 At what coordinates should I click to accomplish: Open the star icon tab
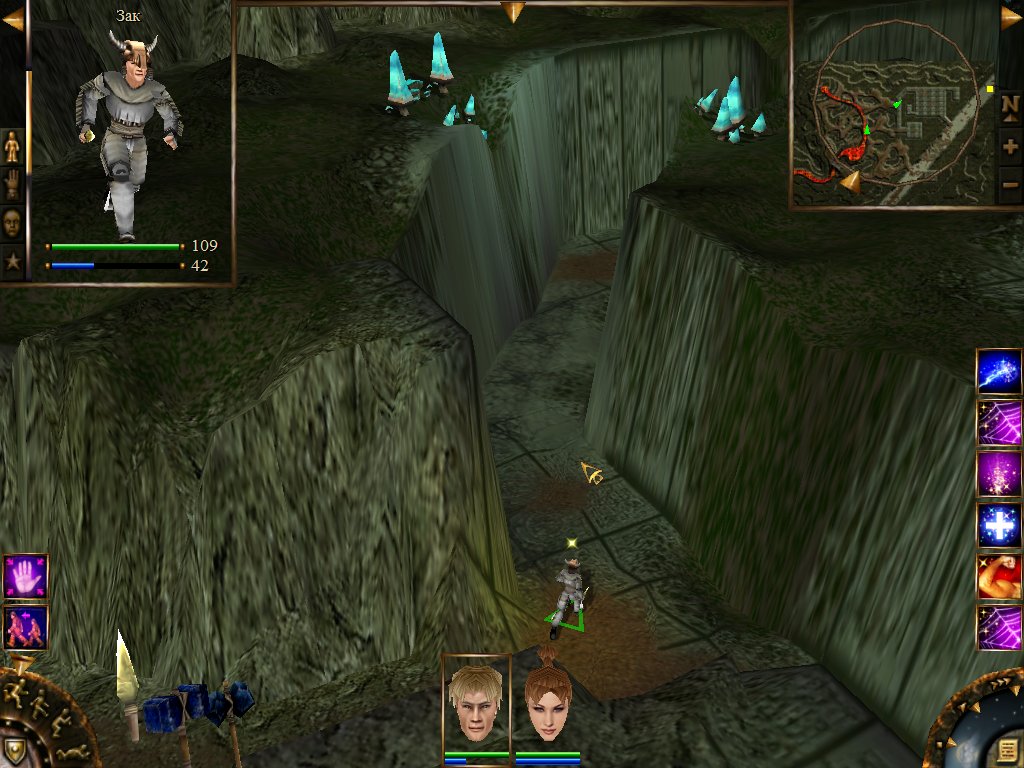coord(12,262)
